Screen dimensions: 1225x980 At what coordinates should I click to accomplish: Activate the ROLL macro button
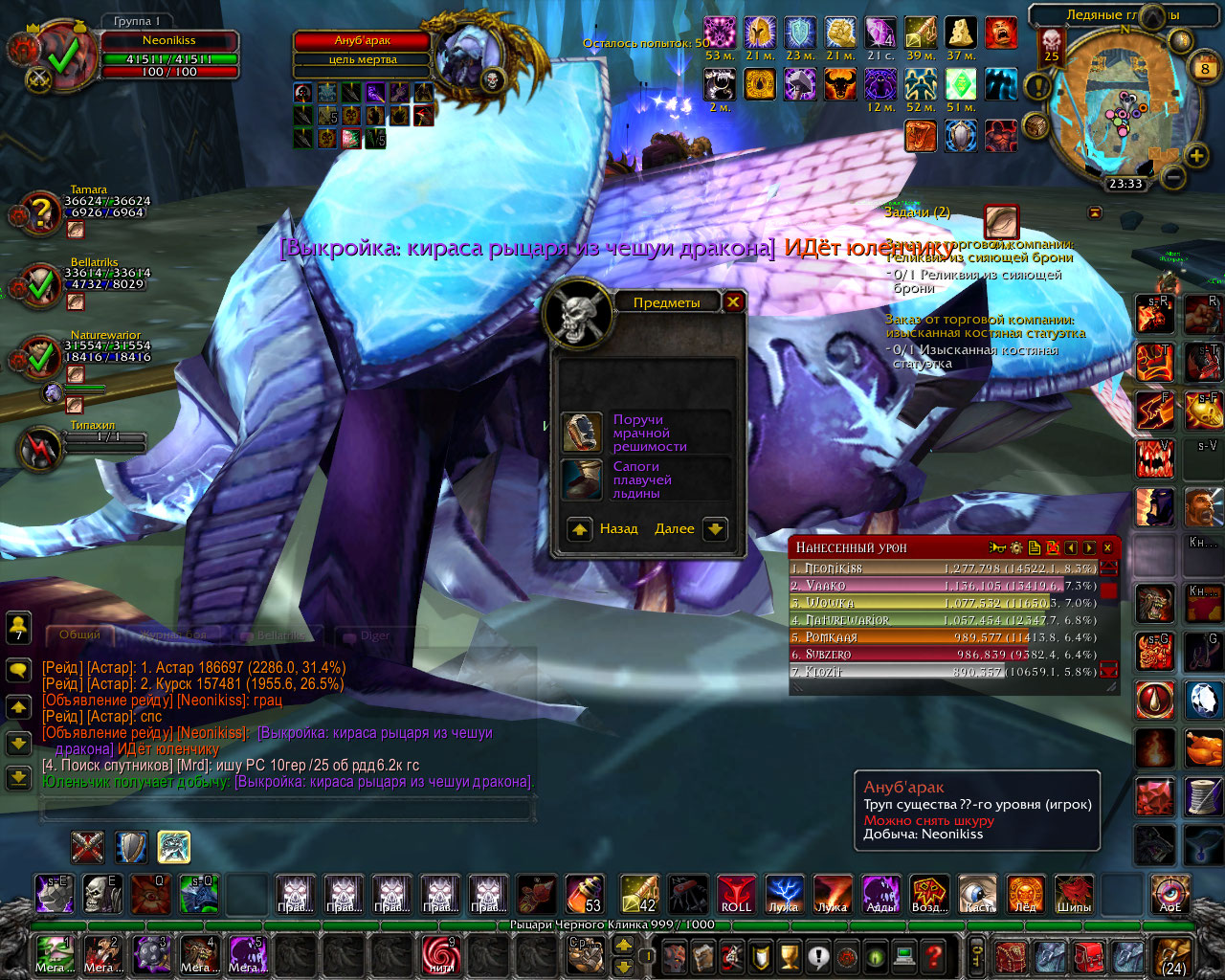tap(736, 894)
